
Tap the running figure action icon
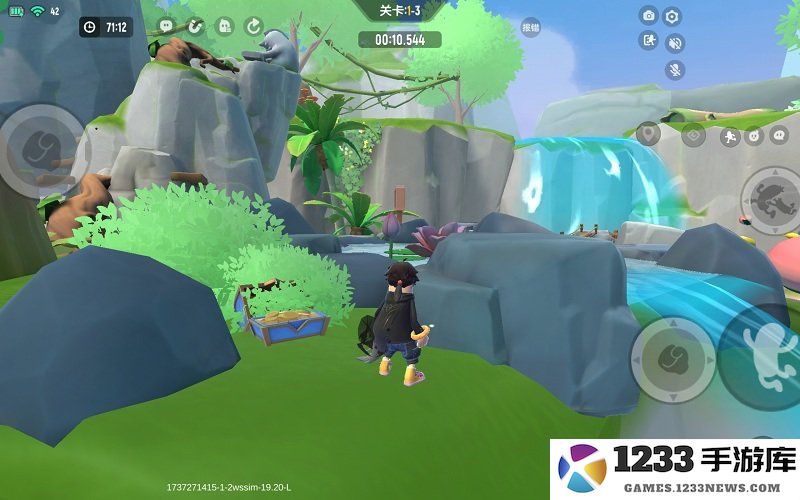pyautogui.click(x=729, y=135)
